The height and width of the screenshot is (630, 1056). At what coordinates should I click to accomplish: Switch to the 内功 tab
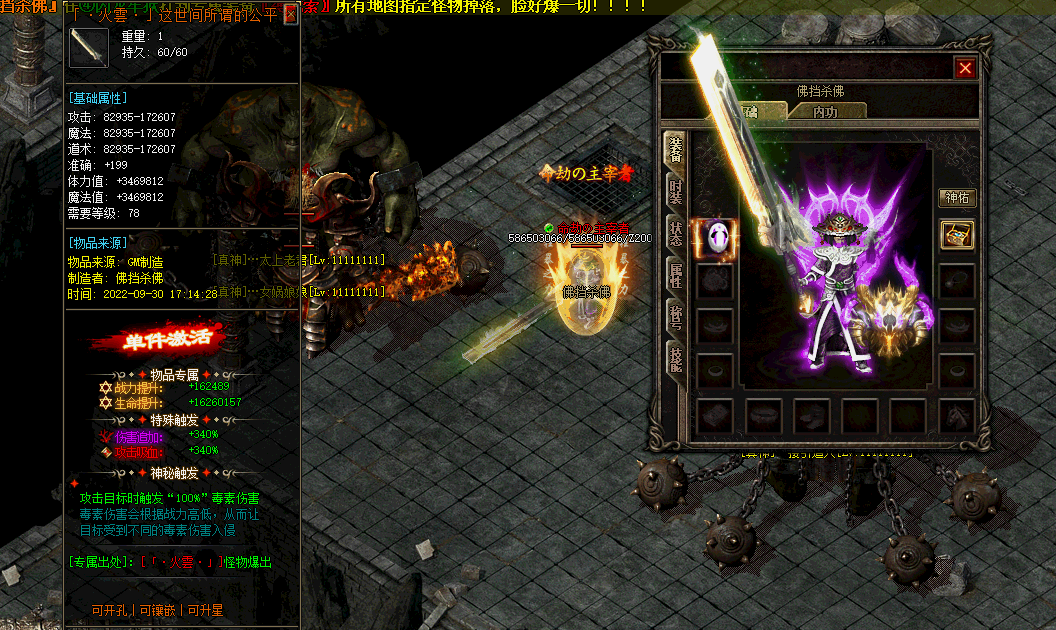[x=825, y=112]
